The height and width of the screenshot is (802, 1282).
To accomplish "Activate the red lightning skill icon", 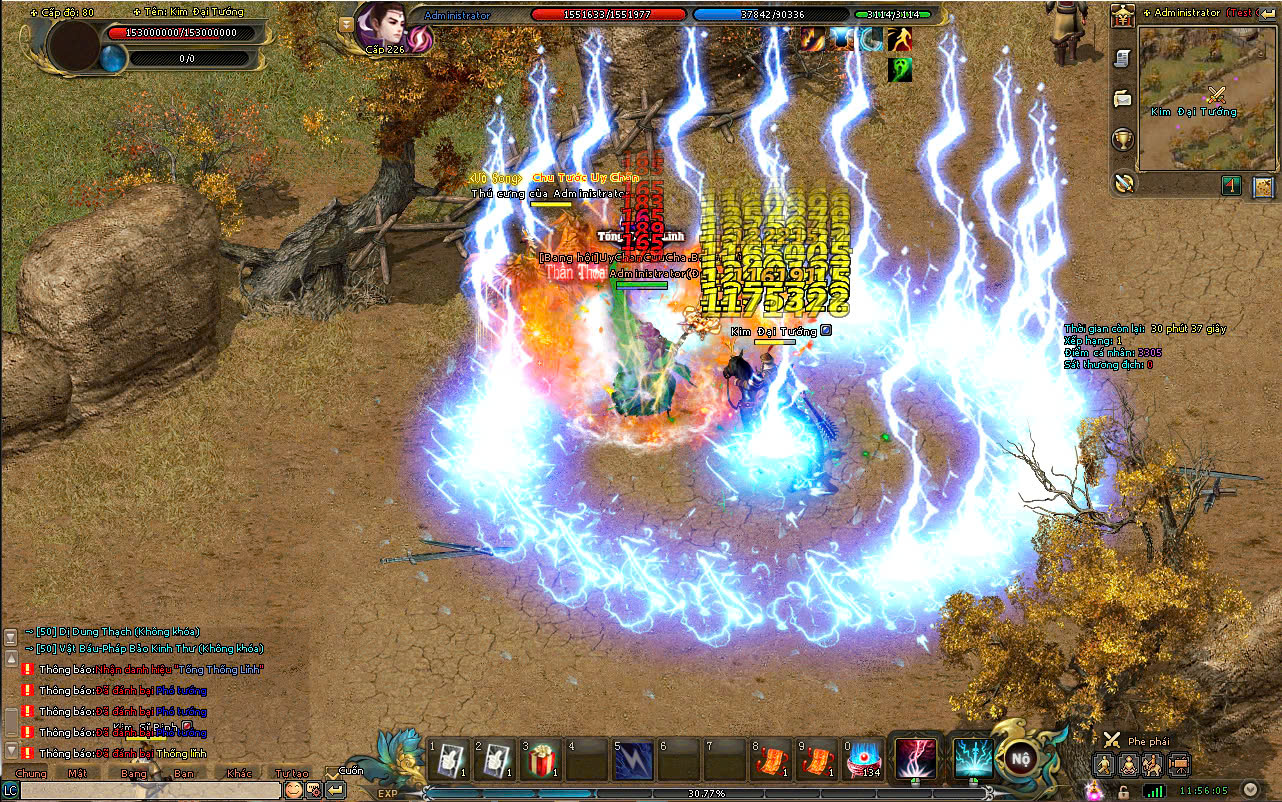I will 916,758.
